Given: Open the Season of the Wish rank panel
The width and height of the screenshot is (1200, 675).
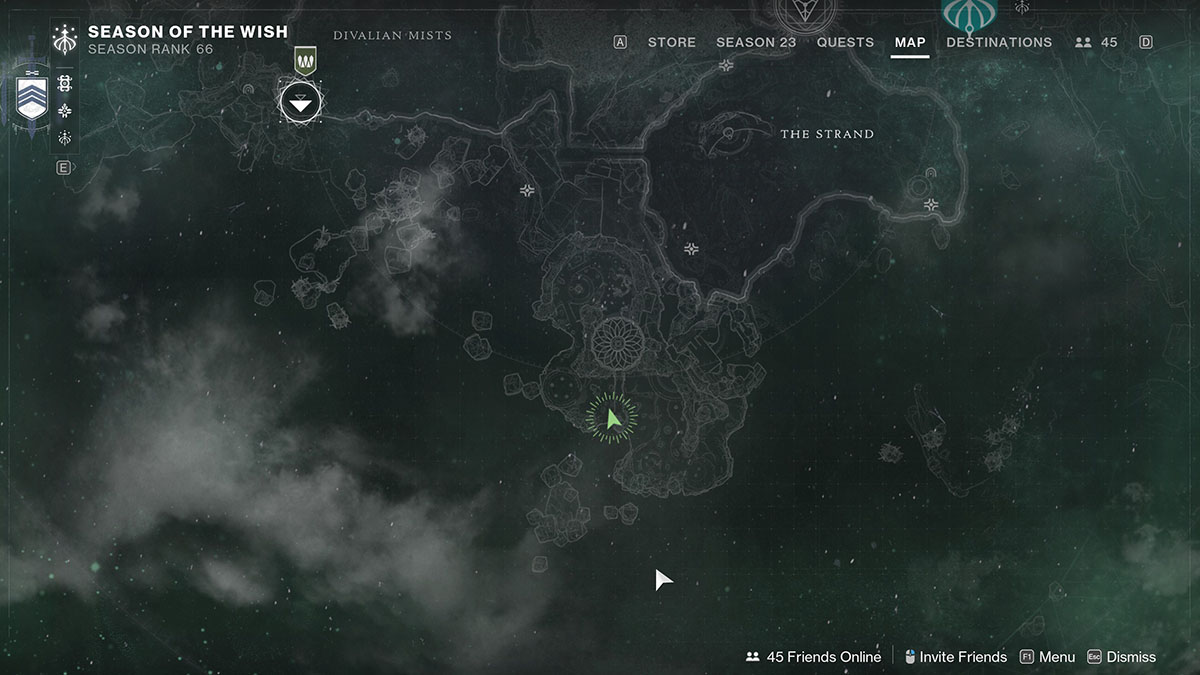Looking at the screenshot, I should 187,40.
